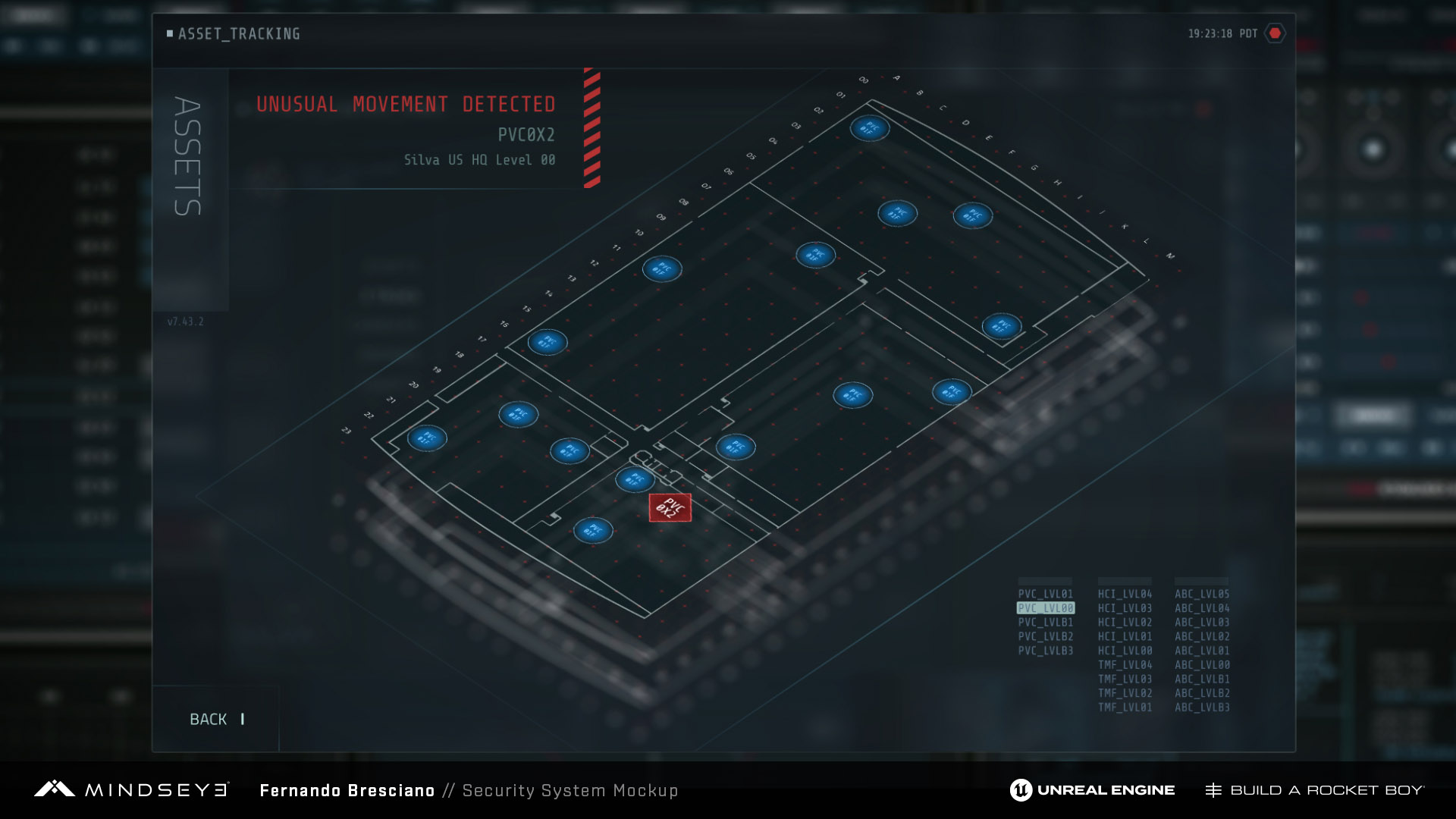This screenshot has width=1456, height=819.
Task: Show the TMF_LVL01 floor plan
Action: tap(1125, 708)
